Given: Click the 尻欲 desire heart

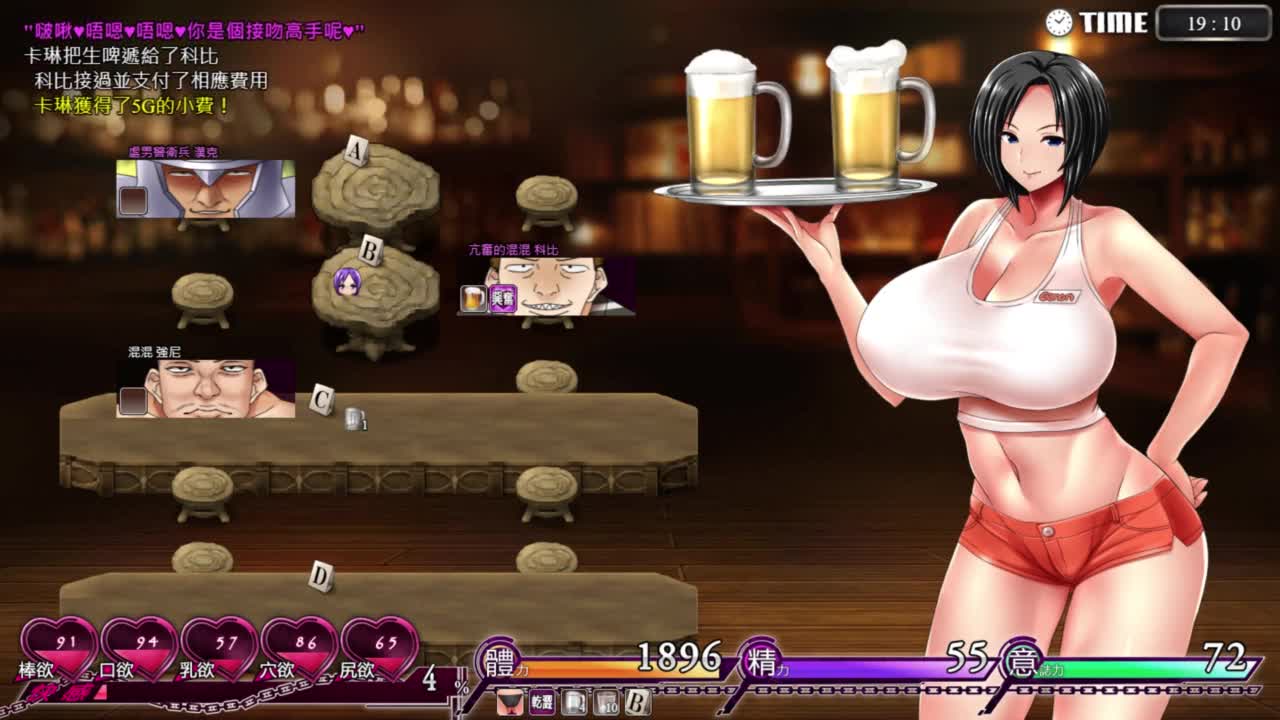Looking at the screenshot, I should coord(380,647).
